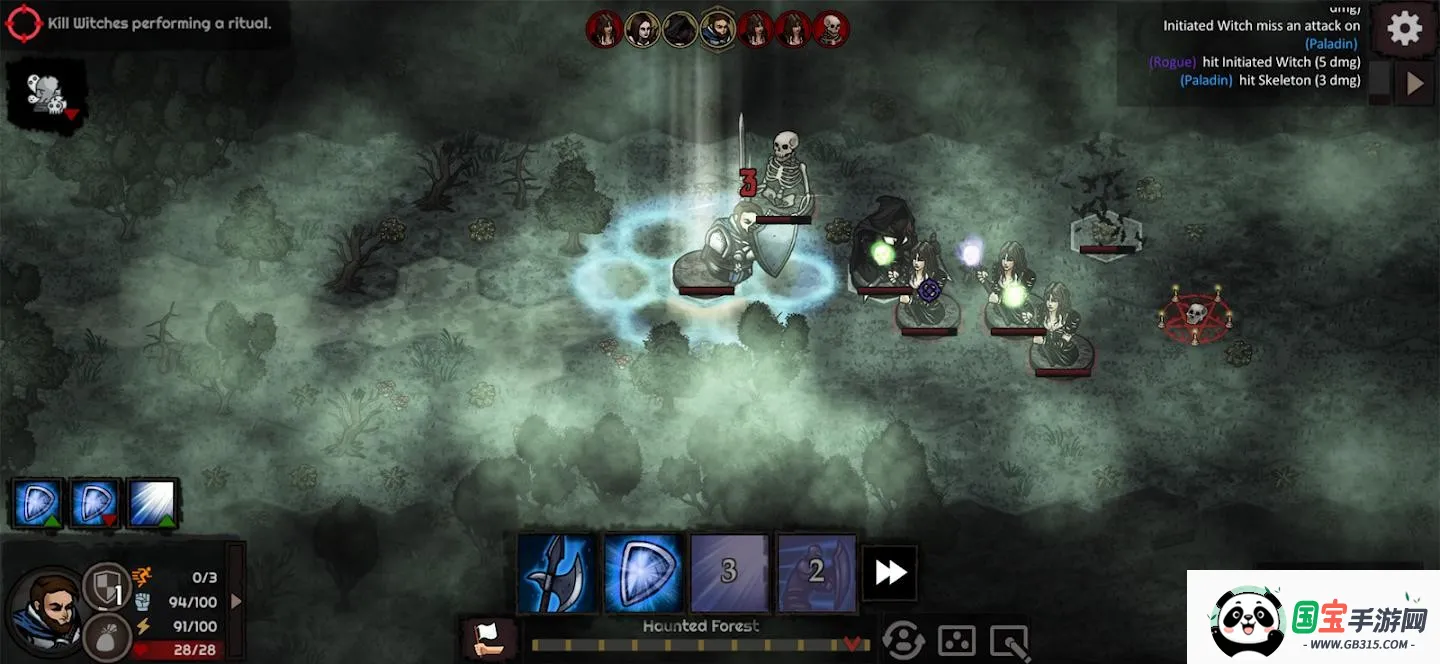1440x664 pixels.
Task: Click the swap character icon
Action: [902, 640]
